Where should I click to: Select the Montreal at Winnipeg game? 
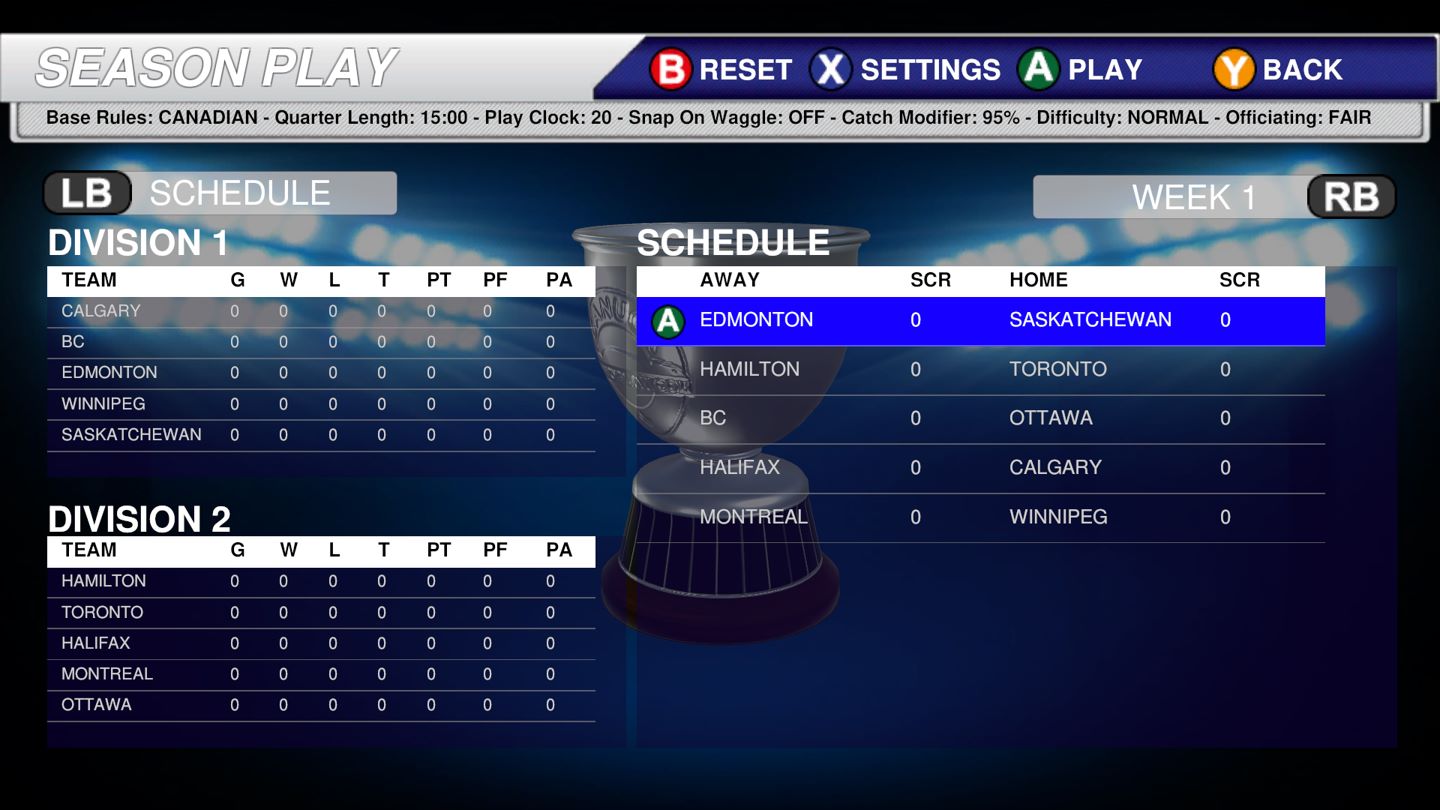click(980, 517)
